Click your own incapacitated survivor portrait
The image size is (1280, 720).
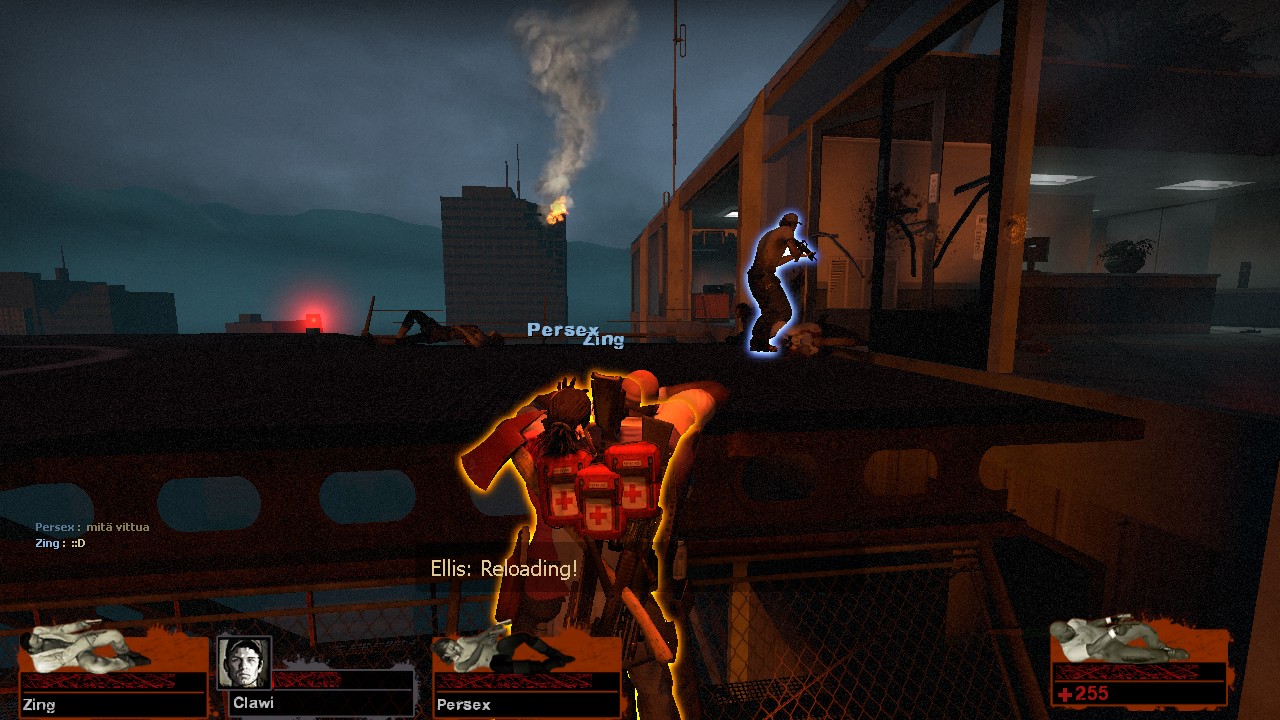click(x=1120, y=640)
